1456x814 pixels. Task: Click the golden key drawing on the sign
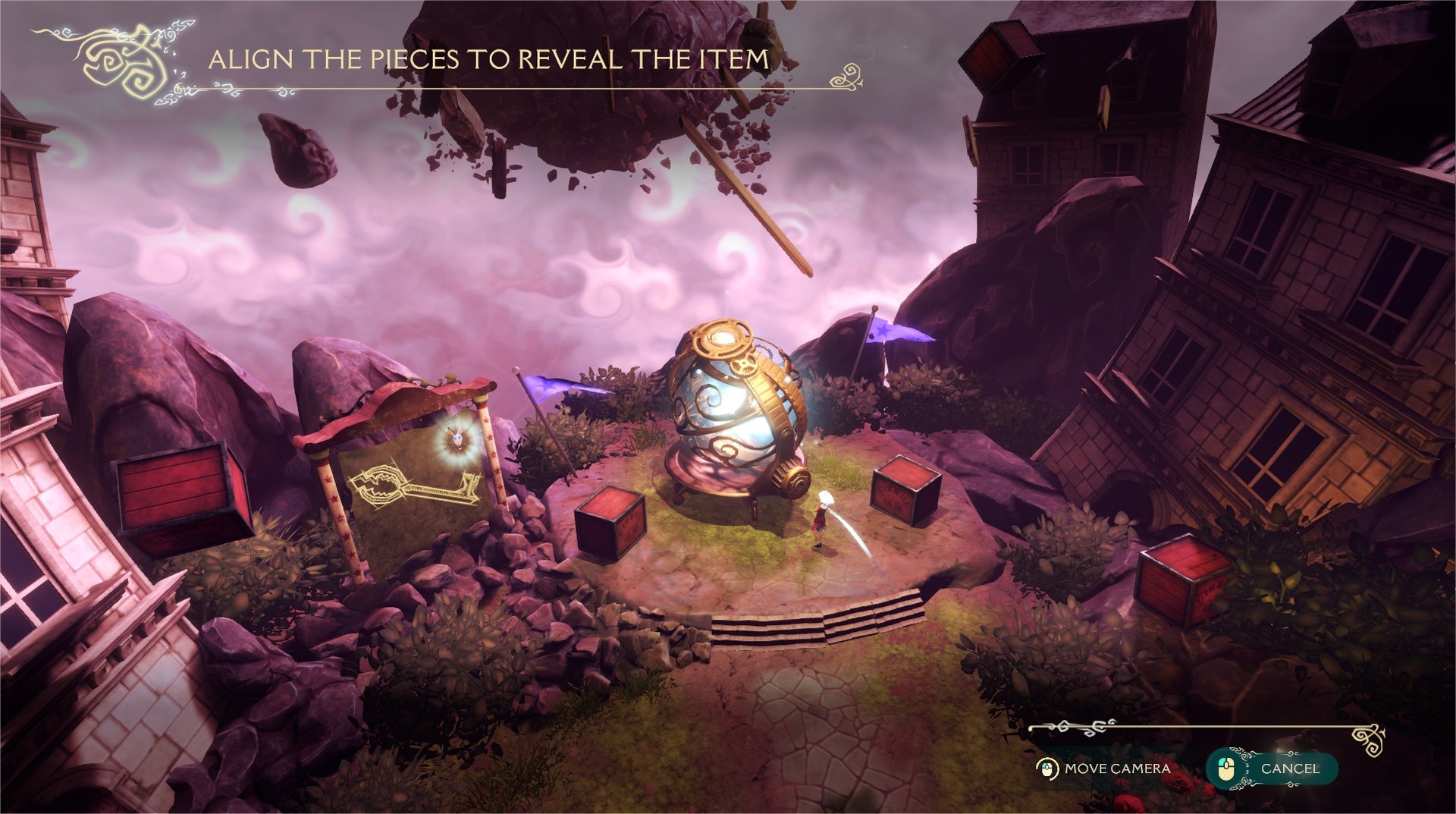(413, 486)
